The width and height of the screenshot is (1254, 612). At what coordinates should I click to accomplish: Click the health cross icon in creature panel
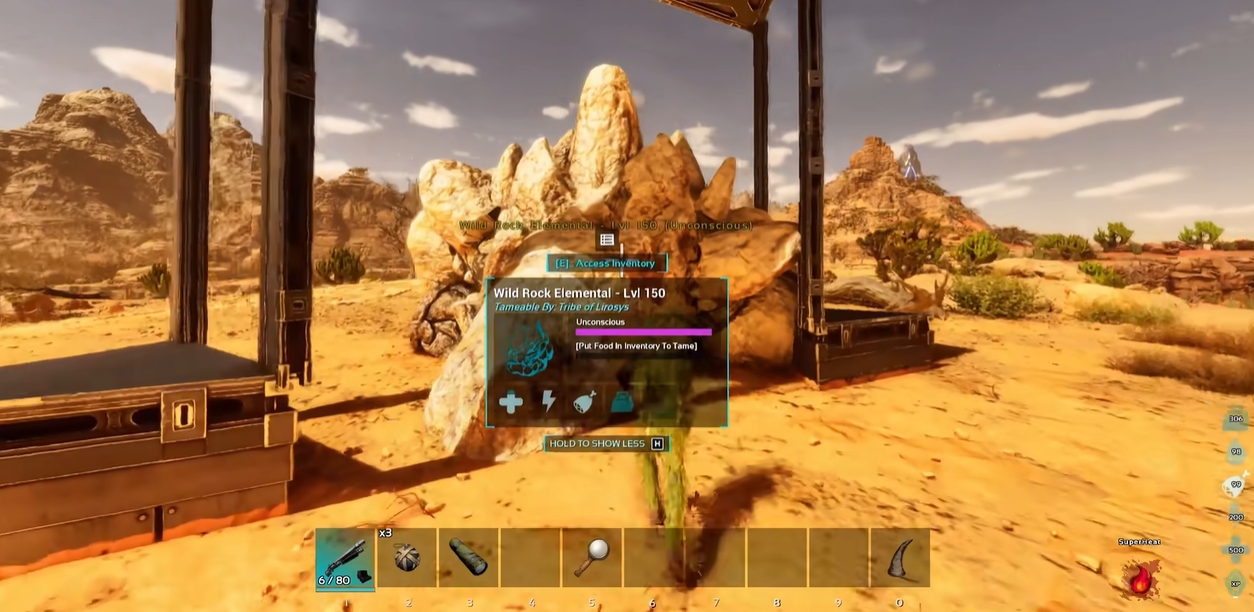tap(511, 402)
